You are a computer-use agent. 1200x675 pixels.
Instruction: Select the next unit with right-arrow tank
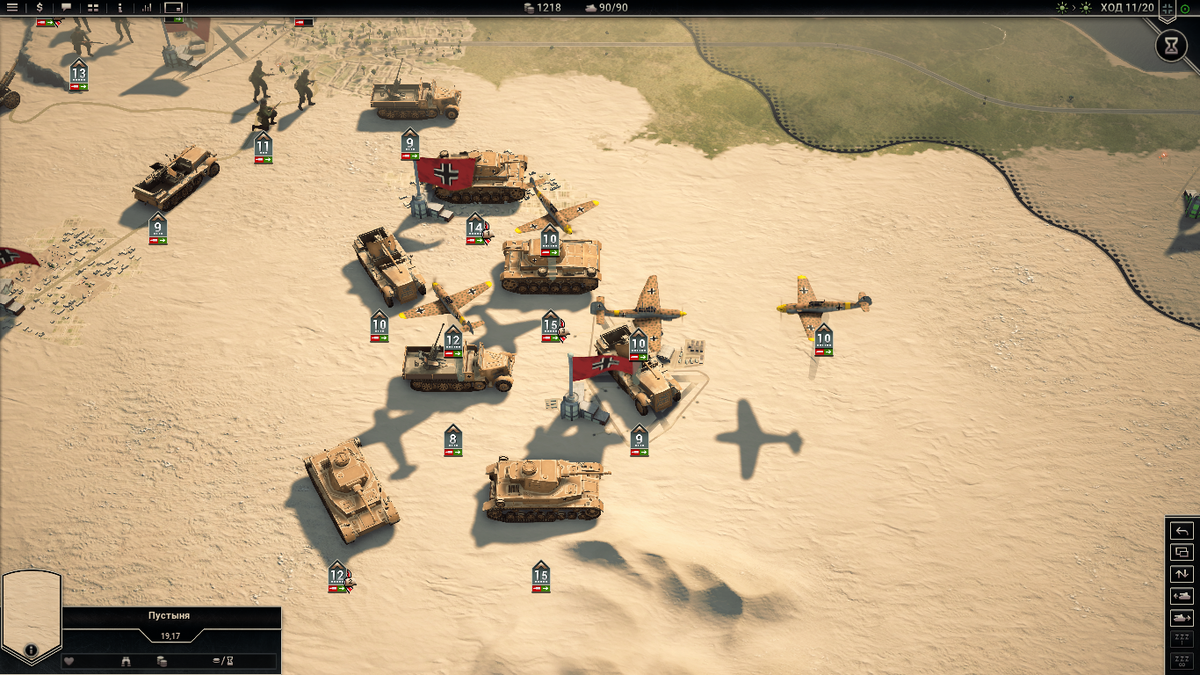(1182, 618)
